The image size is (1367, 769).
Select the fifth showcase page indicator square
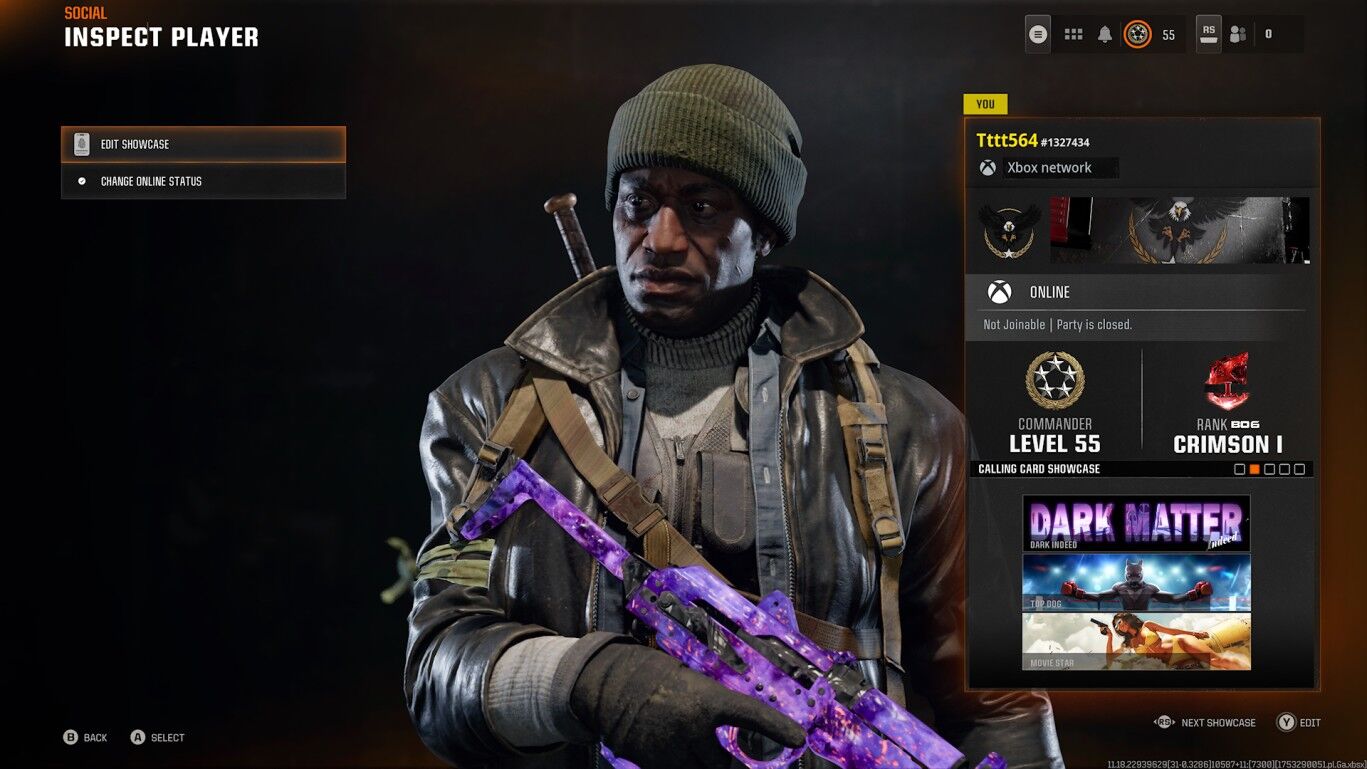click(x=1301, y=468)
